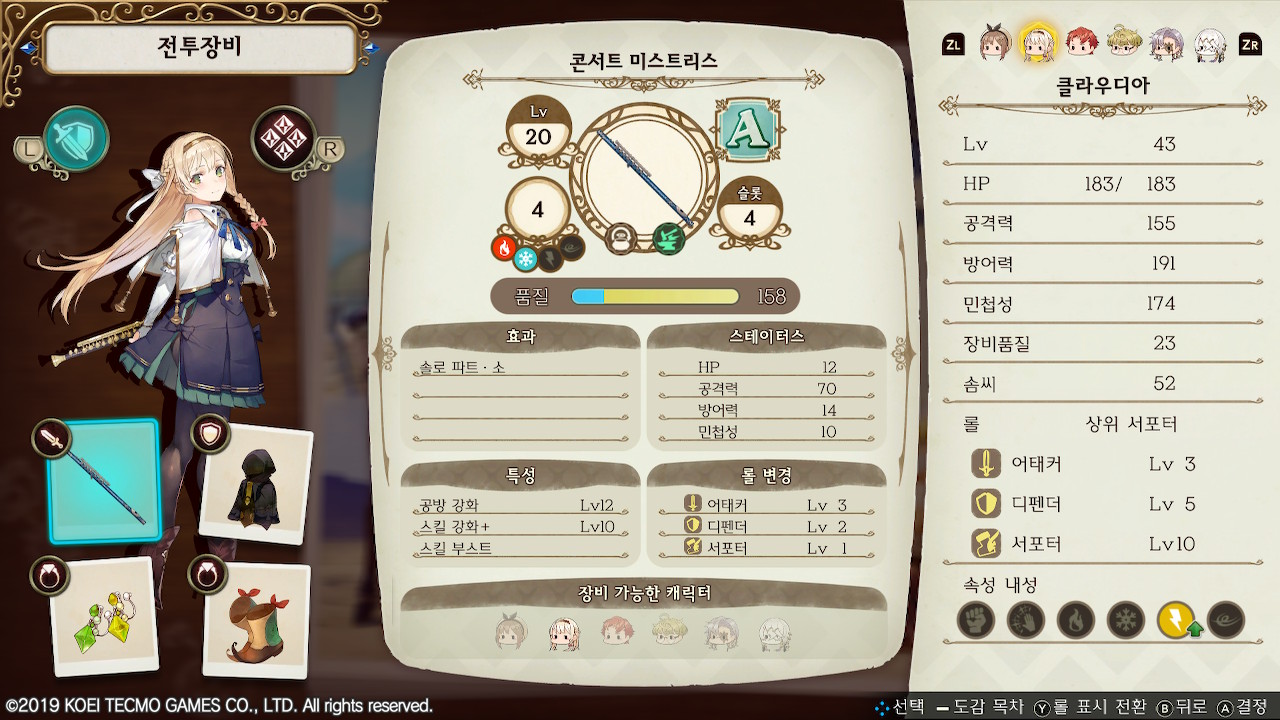Choose the blond glasses-wearing character portrait
The width and height of the screenshot is (1280, 720).
click(x=1125, y=43)
